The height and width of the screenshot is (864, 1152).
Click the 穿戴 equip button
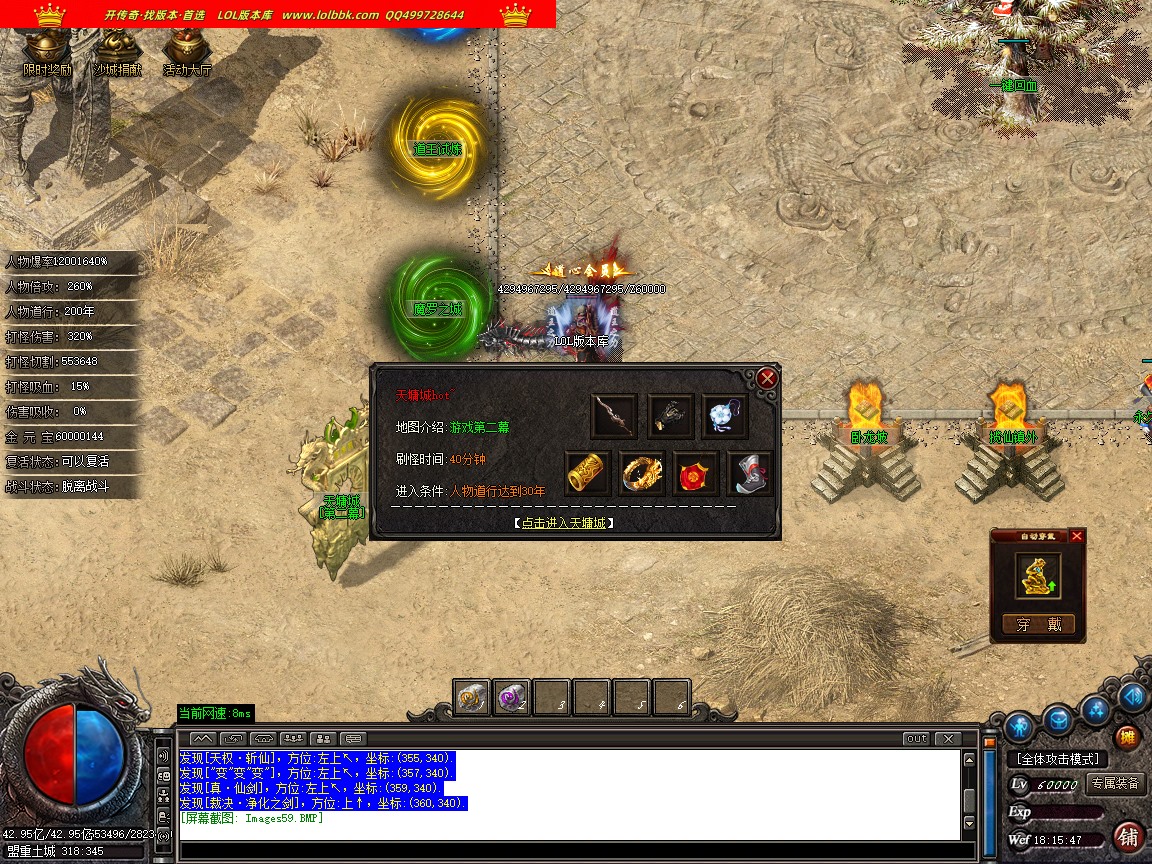[1038, 625]
